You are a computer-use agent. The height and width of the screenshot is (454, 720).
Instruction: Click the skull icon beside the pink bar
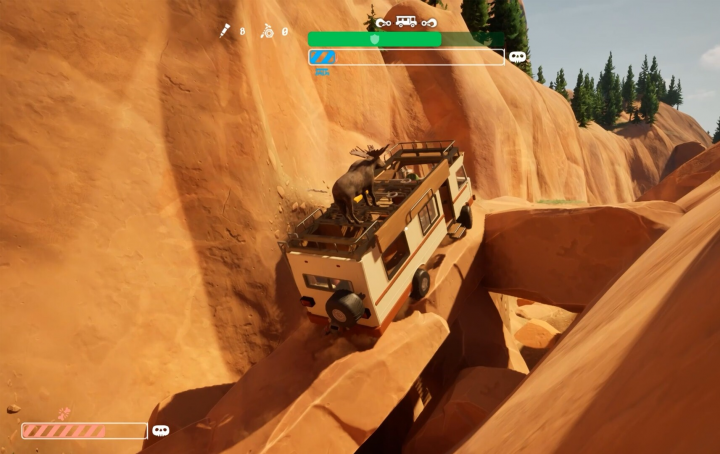click(x=160, y=431)
